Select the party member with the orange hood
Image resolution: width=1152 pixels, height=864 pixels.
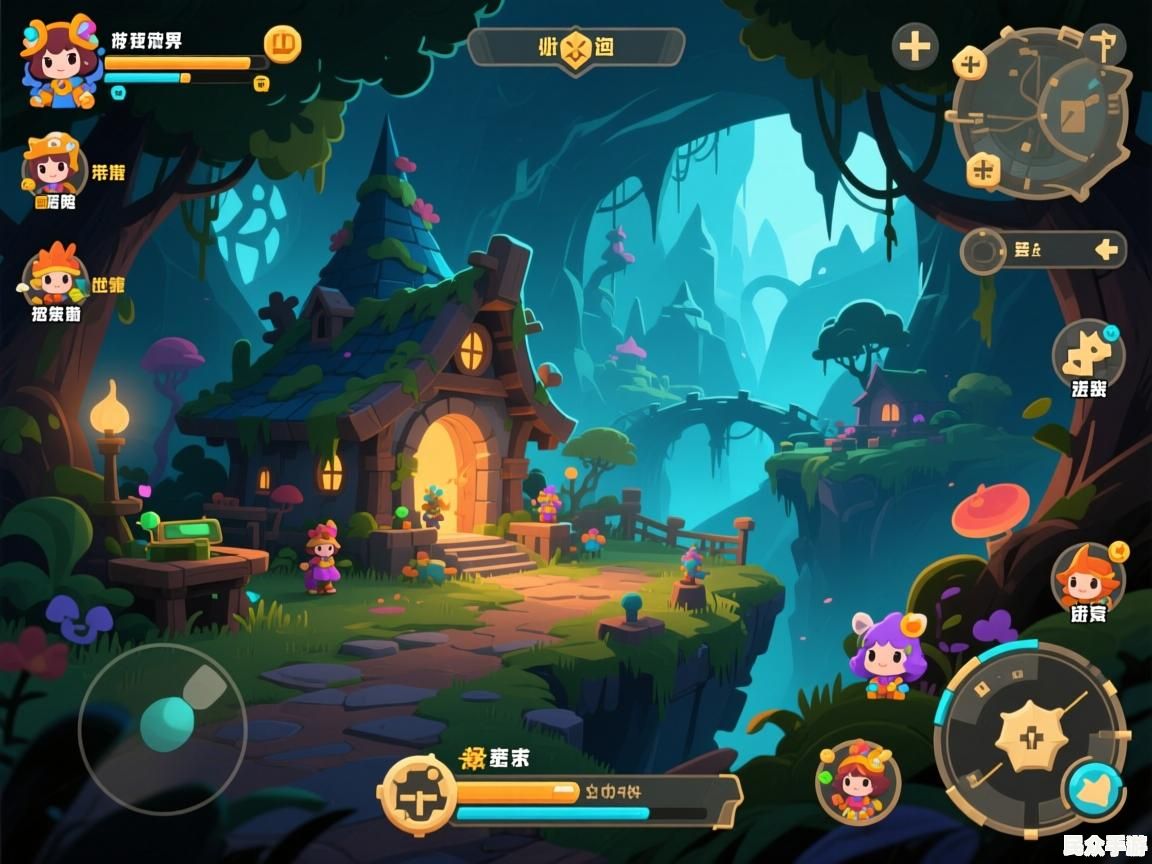pos(52,165)
